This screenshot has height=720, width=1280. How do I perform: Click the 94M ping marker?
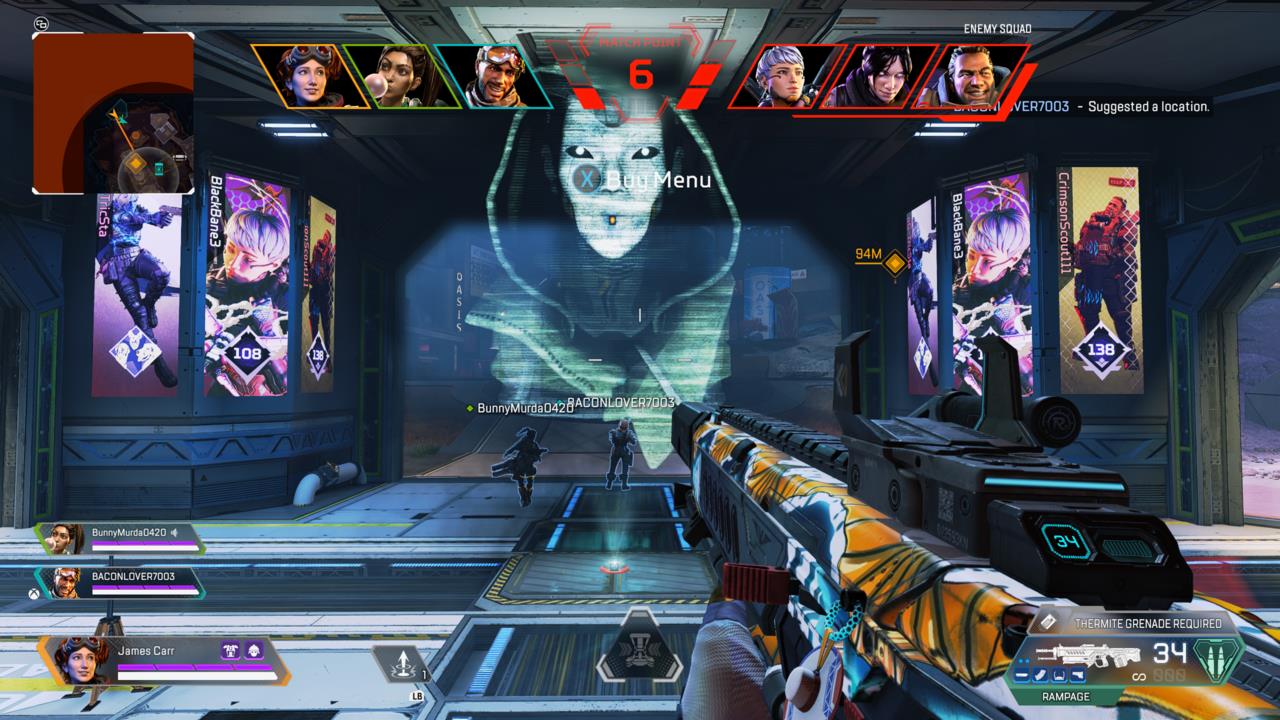click(895, 262)
